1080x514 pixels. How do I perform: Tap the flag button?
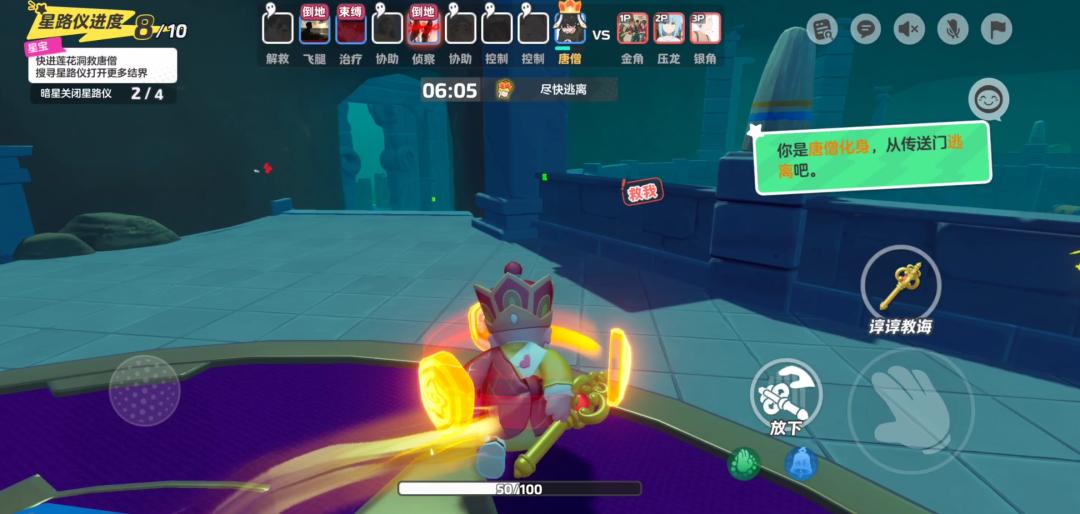996,29
